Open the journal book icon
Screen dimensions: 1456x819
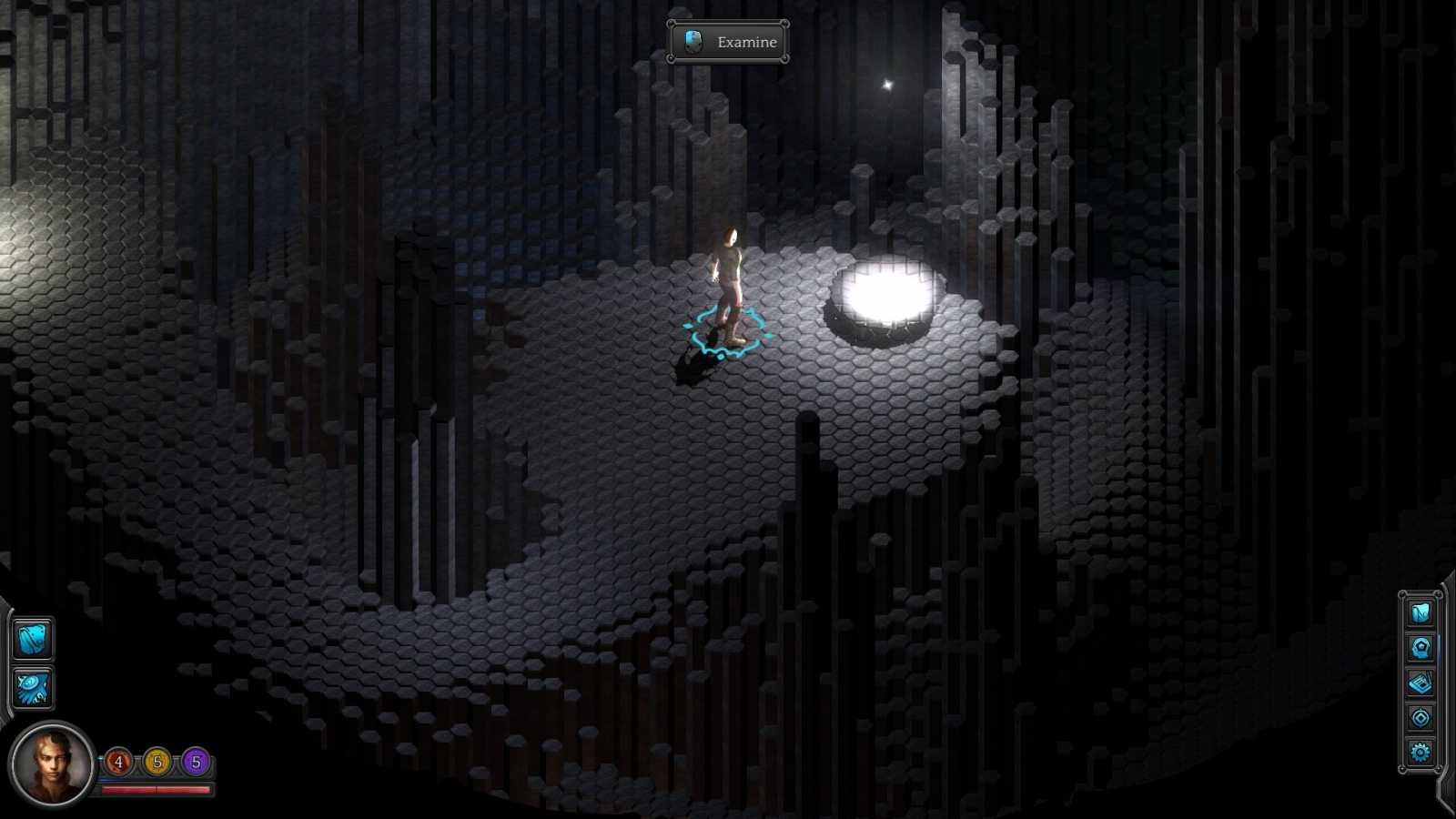coord(1420,682)
